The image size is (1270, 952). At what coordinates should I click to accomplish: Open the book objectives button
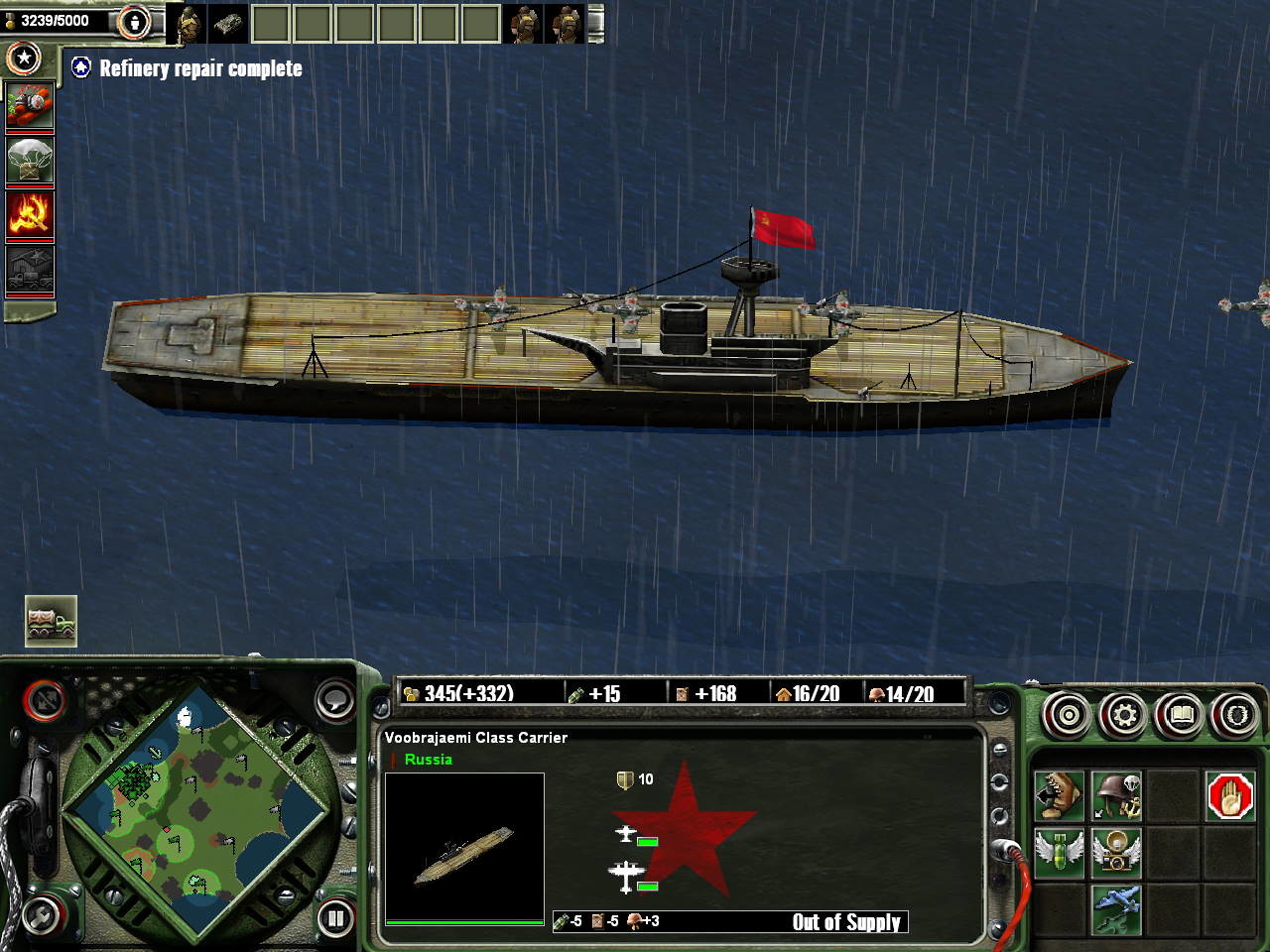[1181, 714]
